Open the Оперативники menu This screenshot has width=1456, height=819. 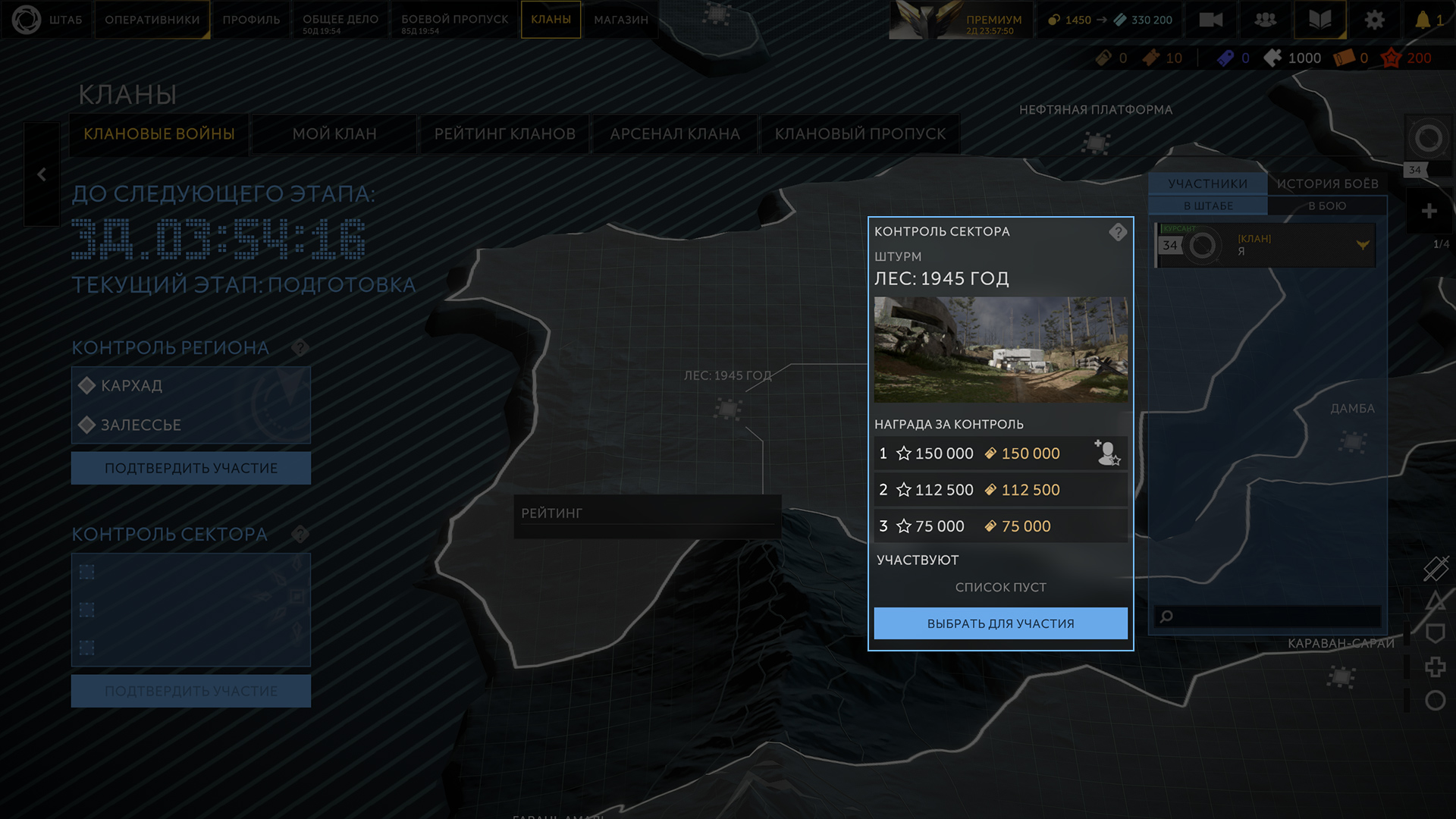click(x=152, y=20)
